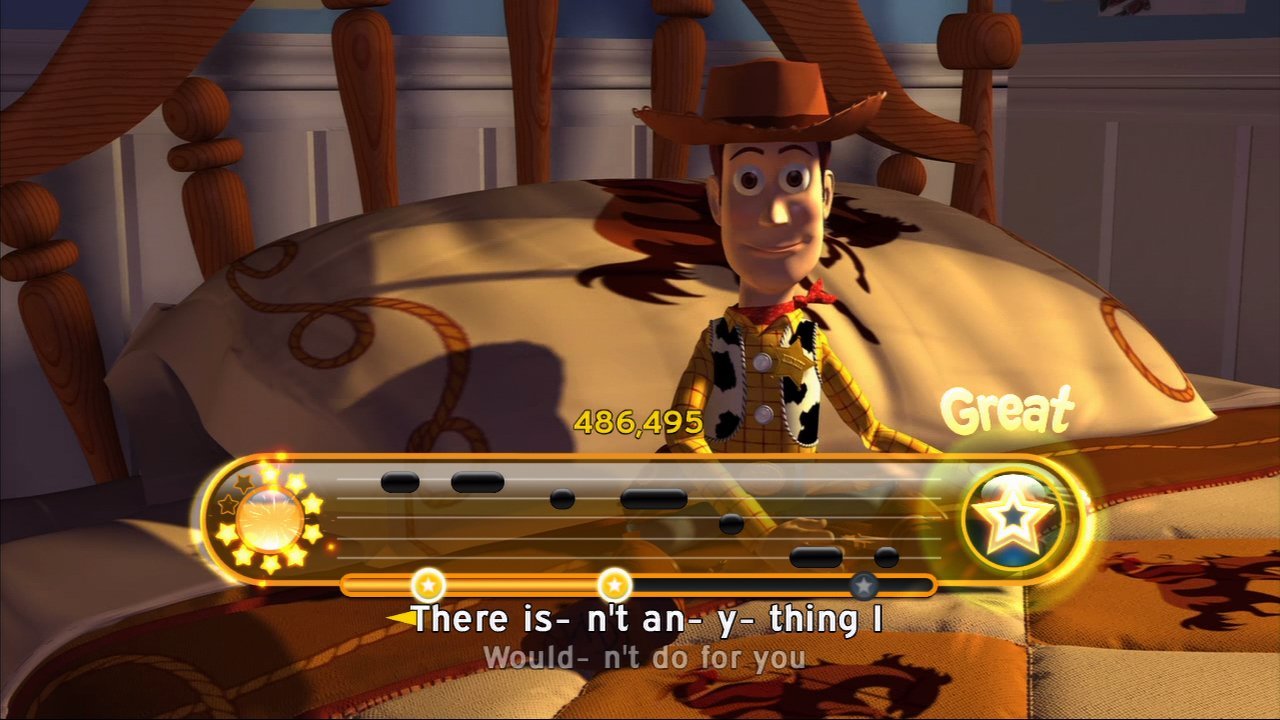Click the 'Great' performance rating text
This screenshot has height=720, width=1280.
click(x=1009, y=410)
